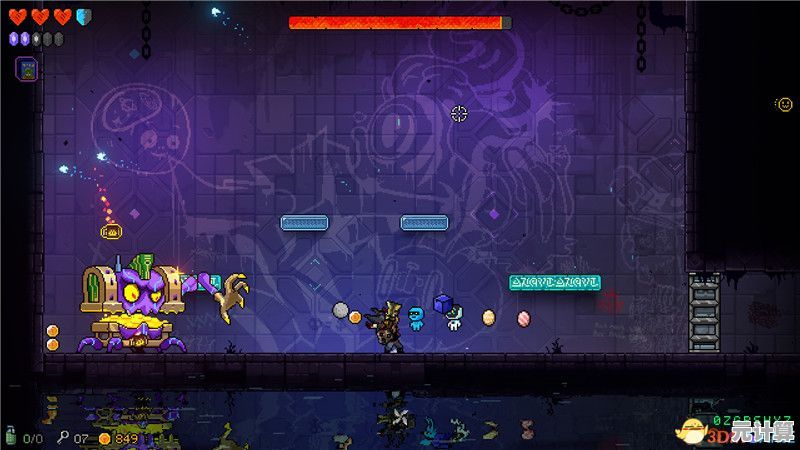Click the orange coin currency icon
The width and height of the screenshot is (800, 450).
(x=104, y=437)
